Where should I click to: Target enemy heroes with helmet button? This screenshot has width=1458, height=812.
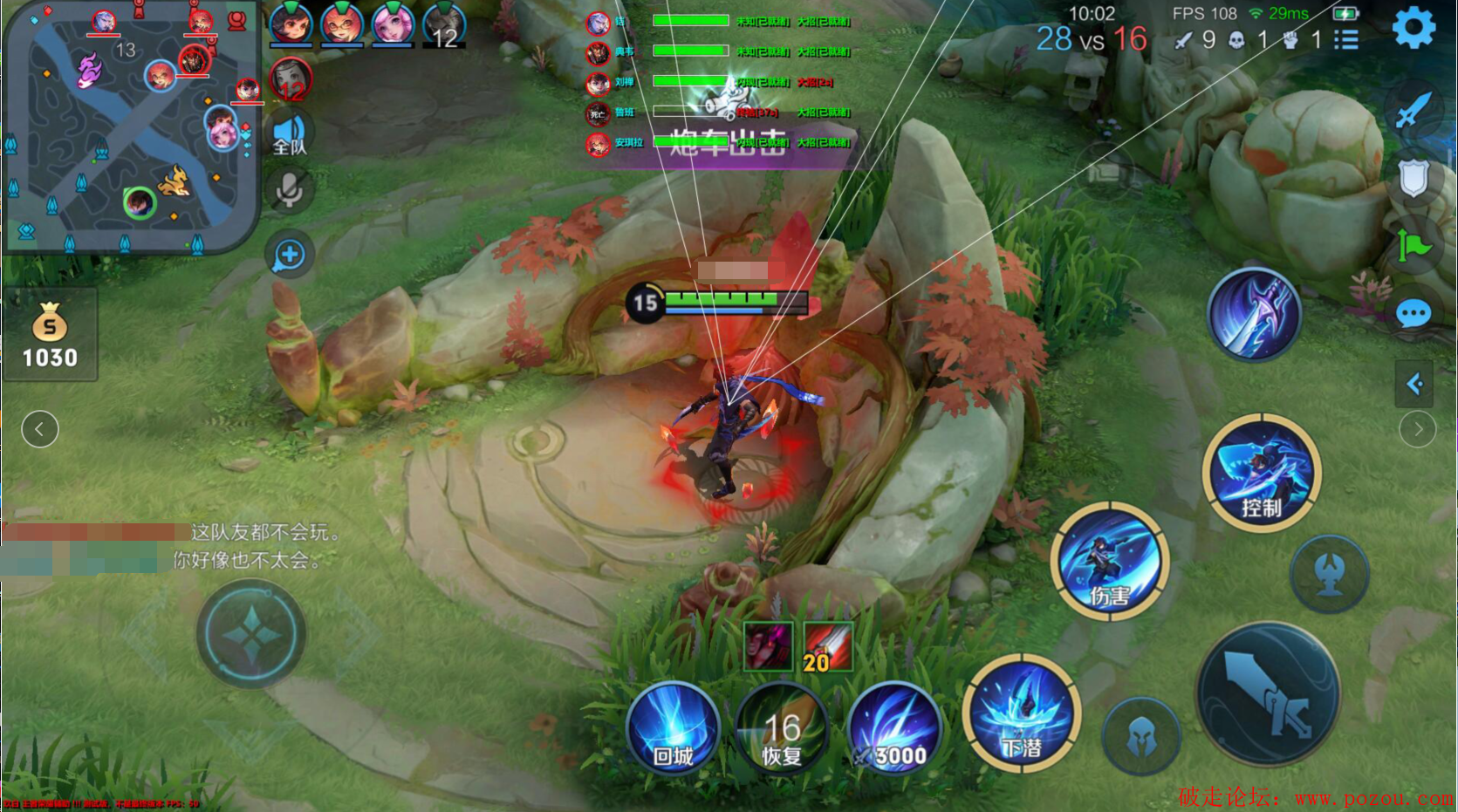coord(1141,737)
